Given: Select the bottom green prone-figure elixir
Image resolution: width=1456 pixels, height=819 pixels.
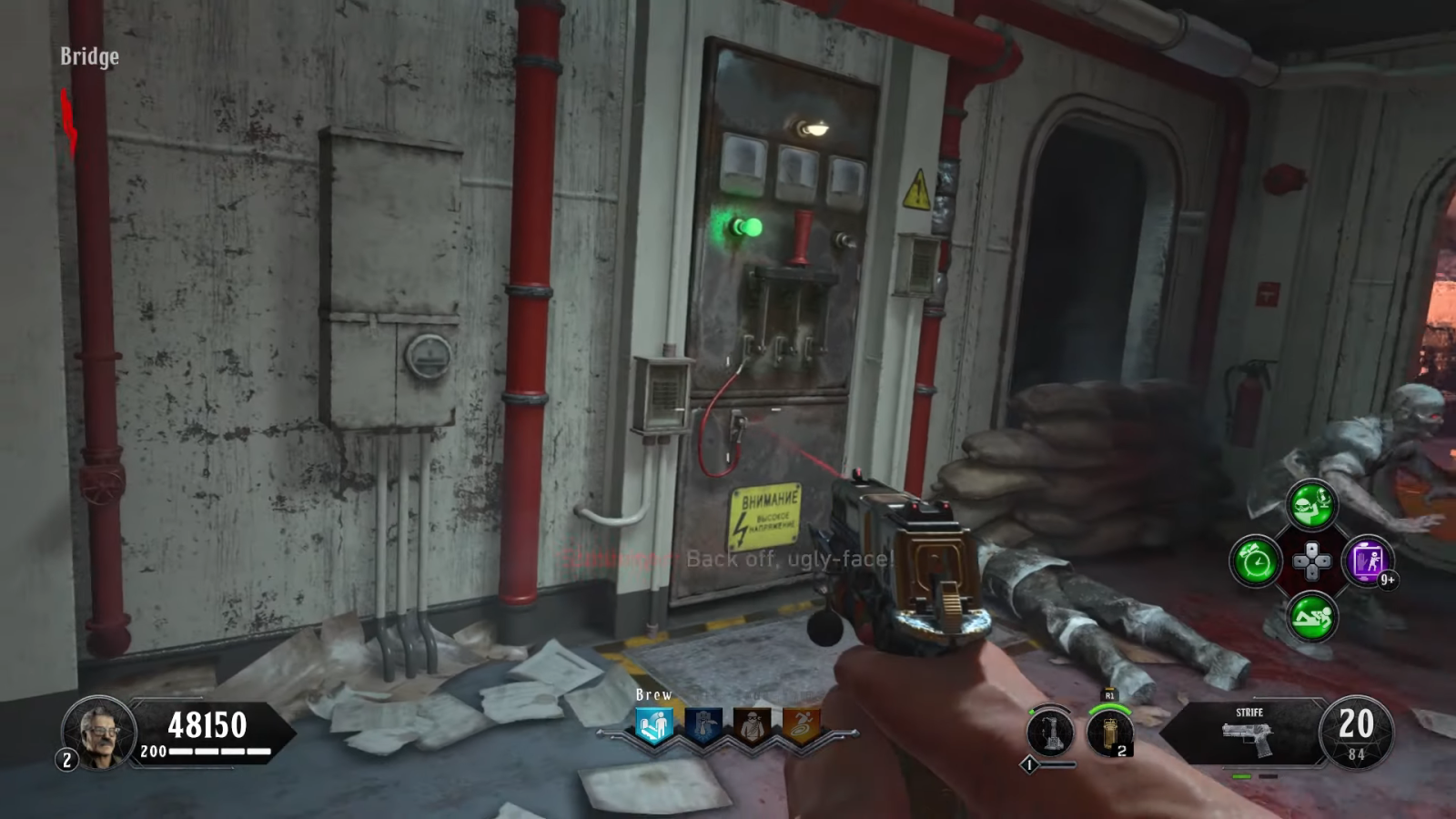Looking at the screenshot, I should [x=1311, y=617].
